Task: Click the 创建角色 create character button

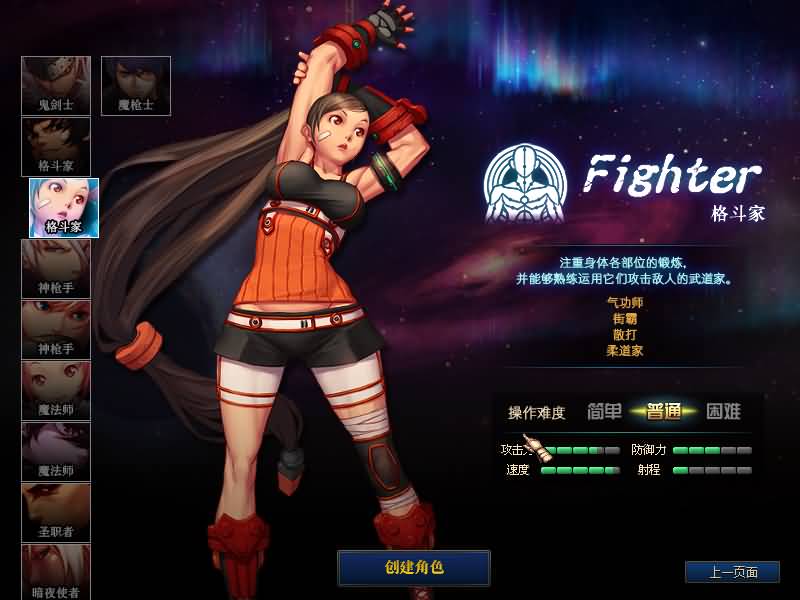Action: pos(414,567)
